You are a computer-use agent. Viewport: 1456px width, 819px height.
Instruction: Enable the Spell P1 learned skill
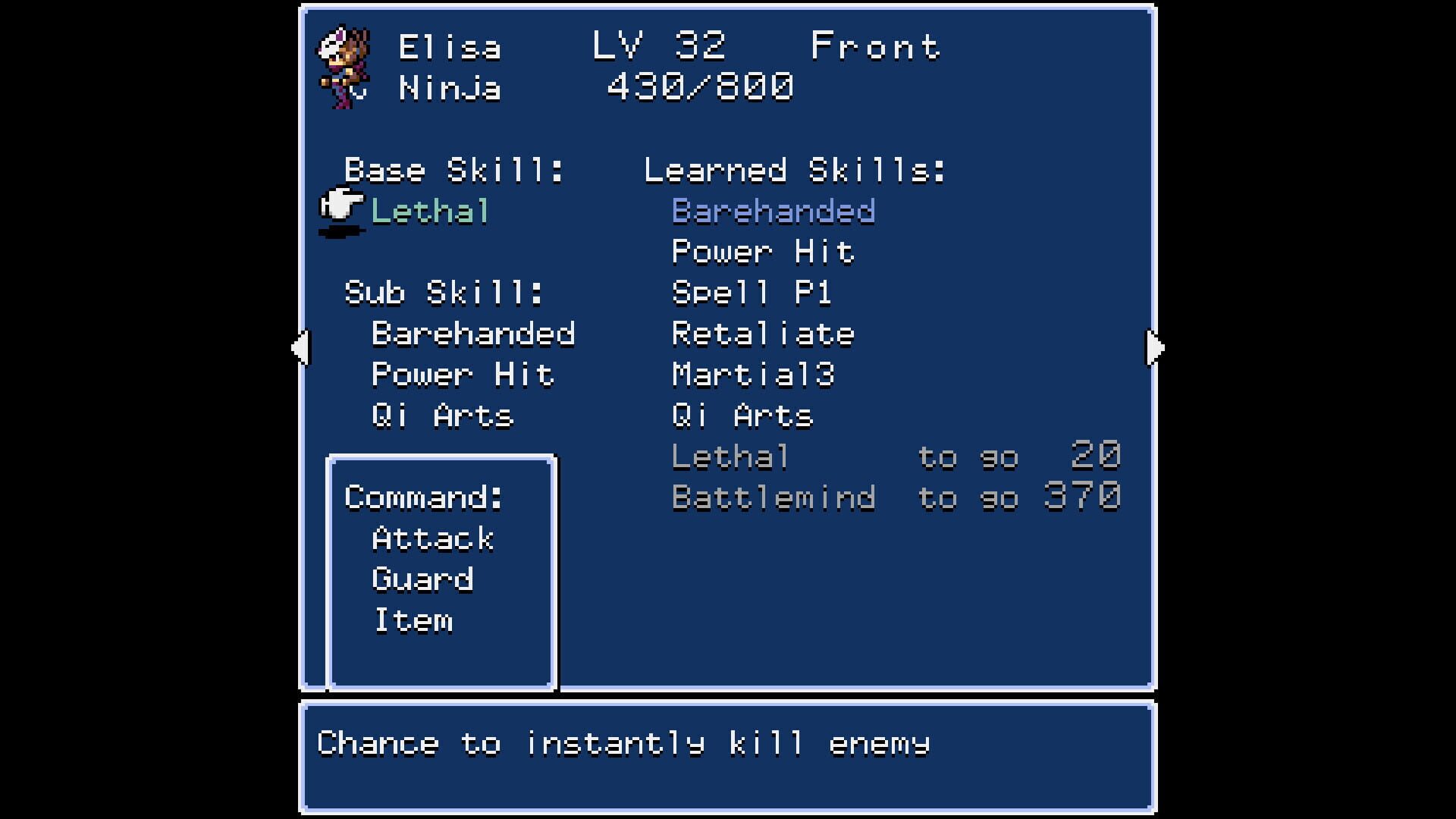pos(751,293)
